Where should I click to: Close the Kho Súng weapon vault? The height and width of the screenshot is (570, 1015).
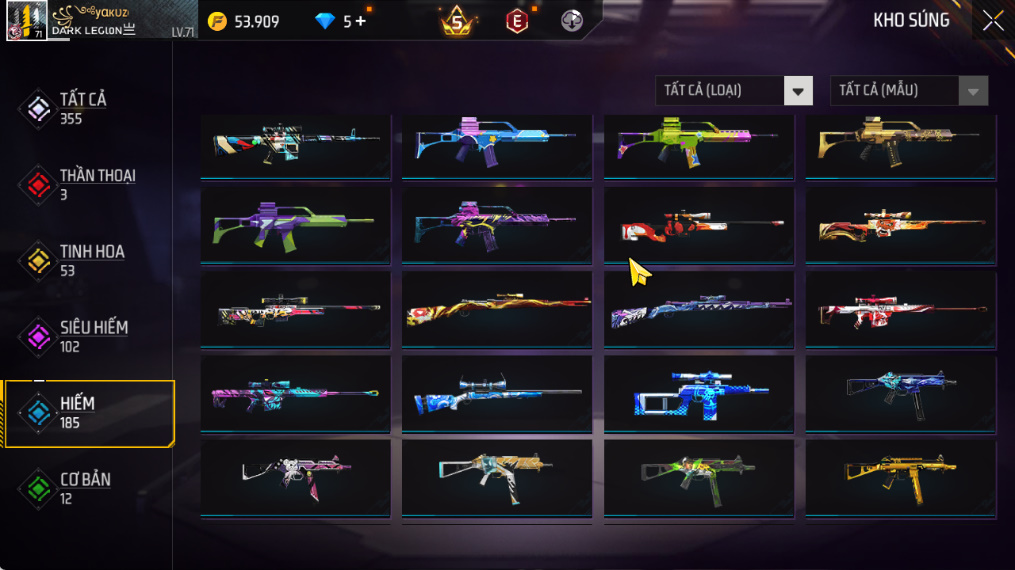tap(992, 21)
